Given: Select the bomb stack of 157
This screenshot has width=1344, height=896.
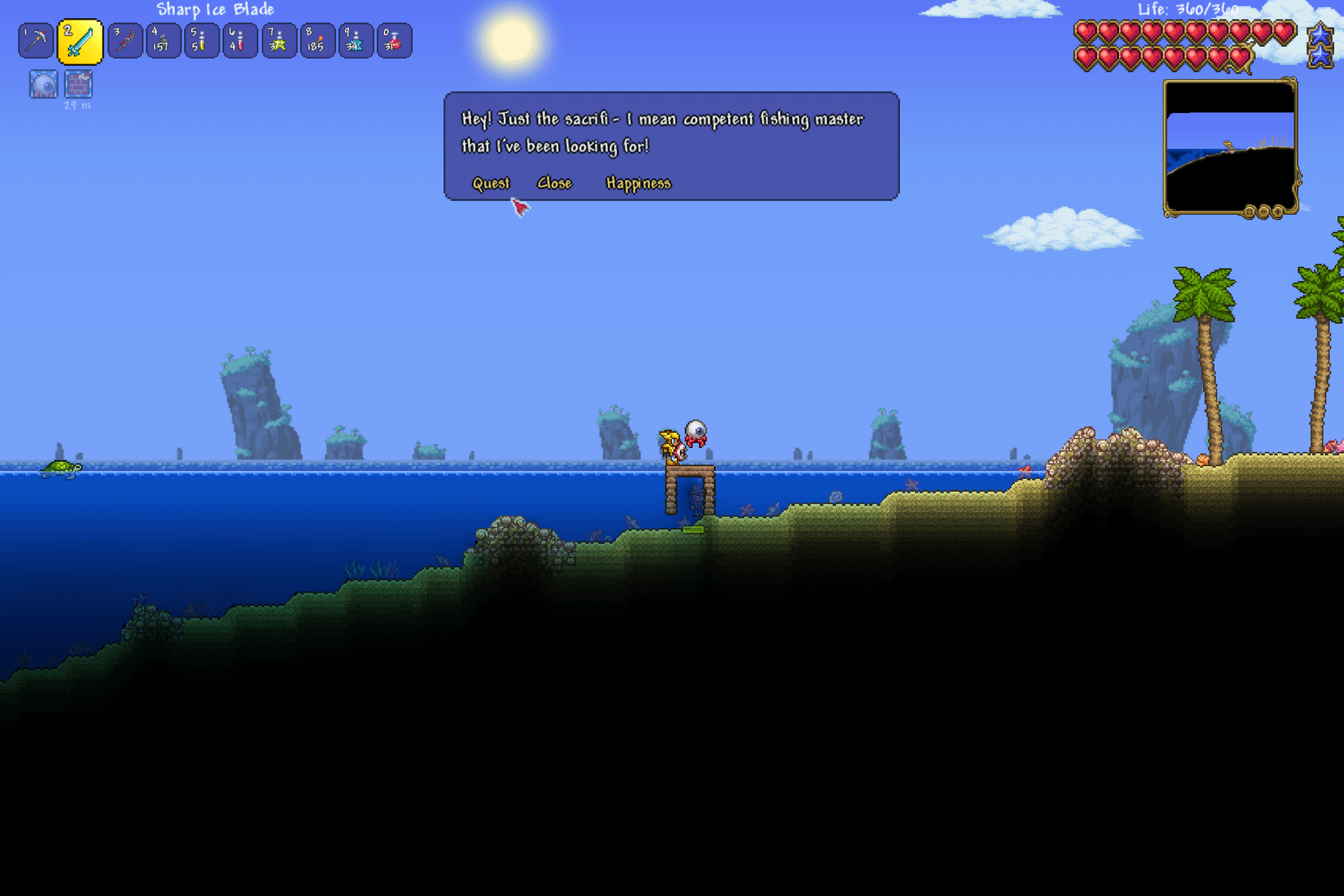Looking at the screenshot, I should coord(164,41).
